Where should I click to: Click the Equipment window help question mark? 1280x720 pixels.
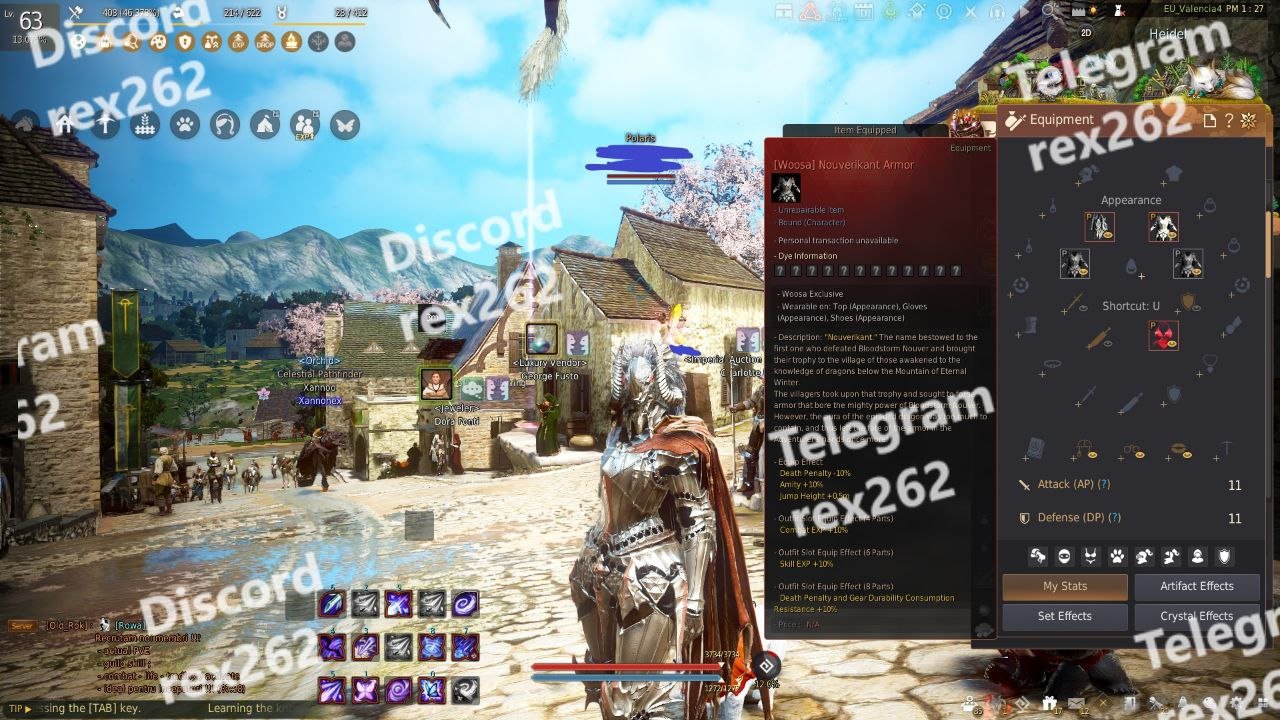click(x=1229, y=121)
